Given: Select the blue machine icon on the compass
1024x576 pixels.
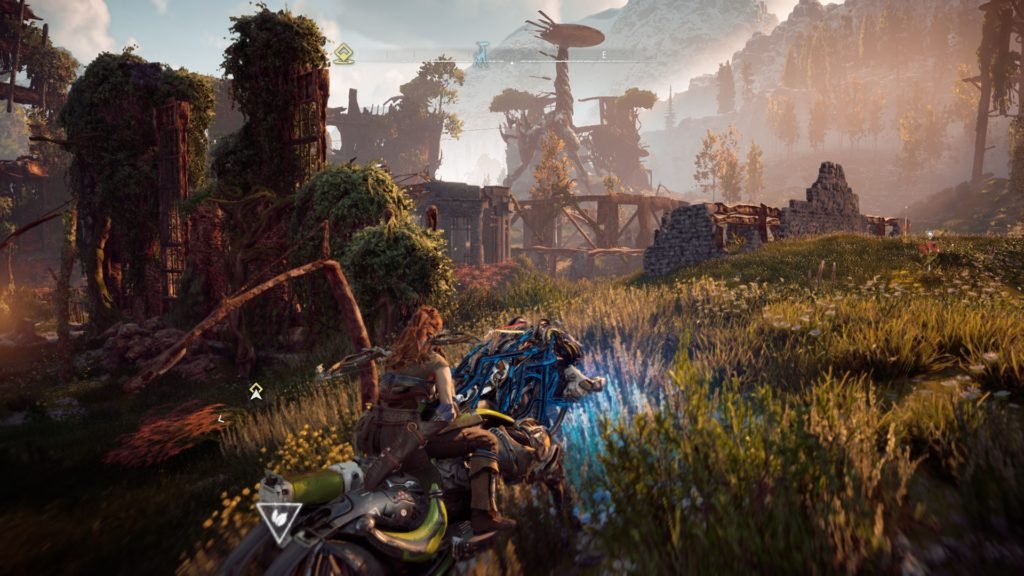Looking at the screenshot, I should click(x=481, y=53).
